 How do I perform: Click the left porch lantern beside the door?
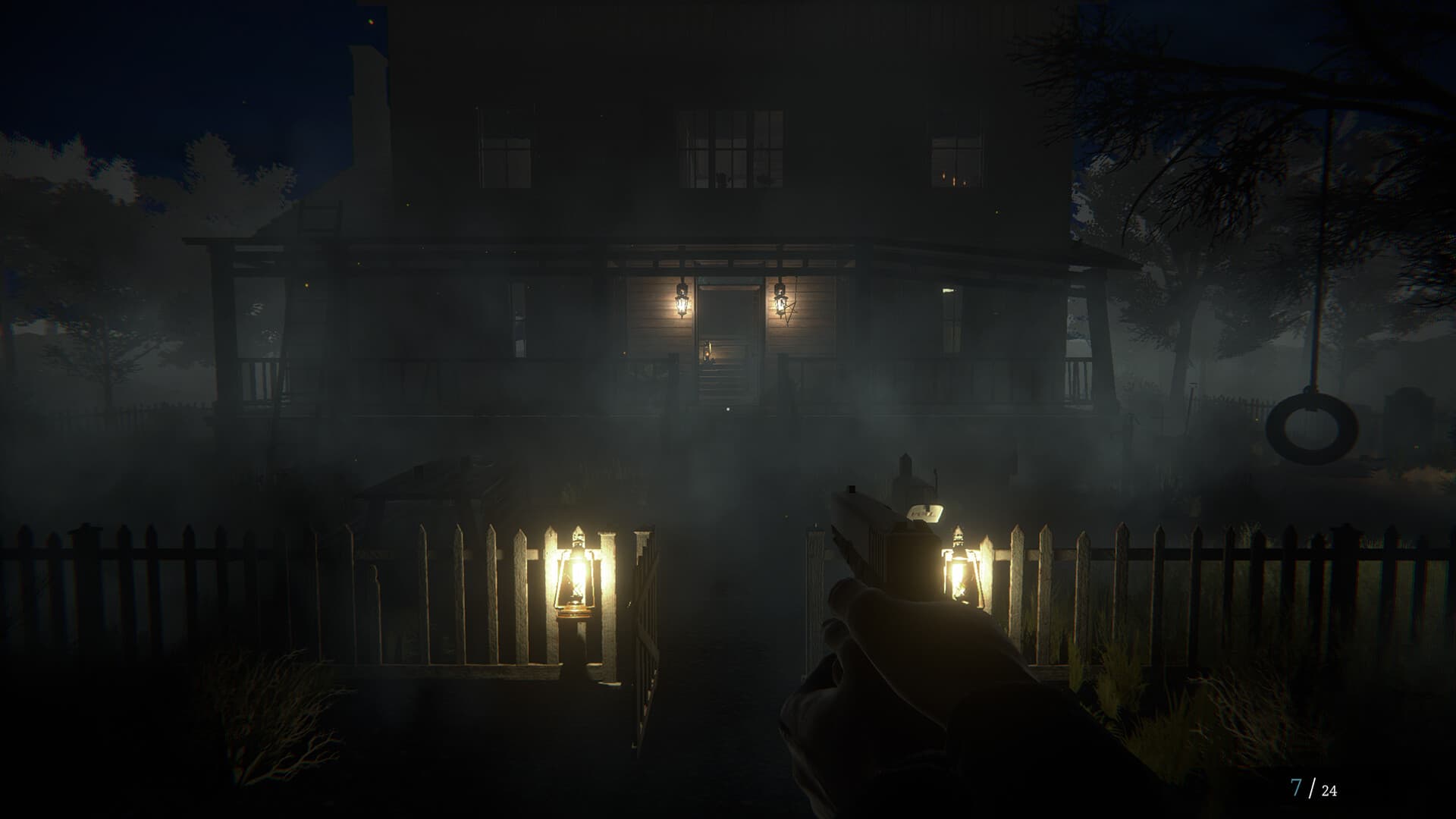[682, 303]
